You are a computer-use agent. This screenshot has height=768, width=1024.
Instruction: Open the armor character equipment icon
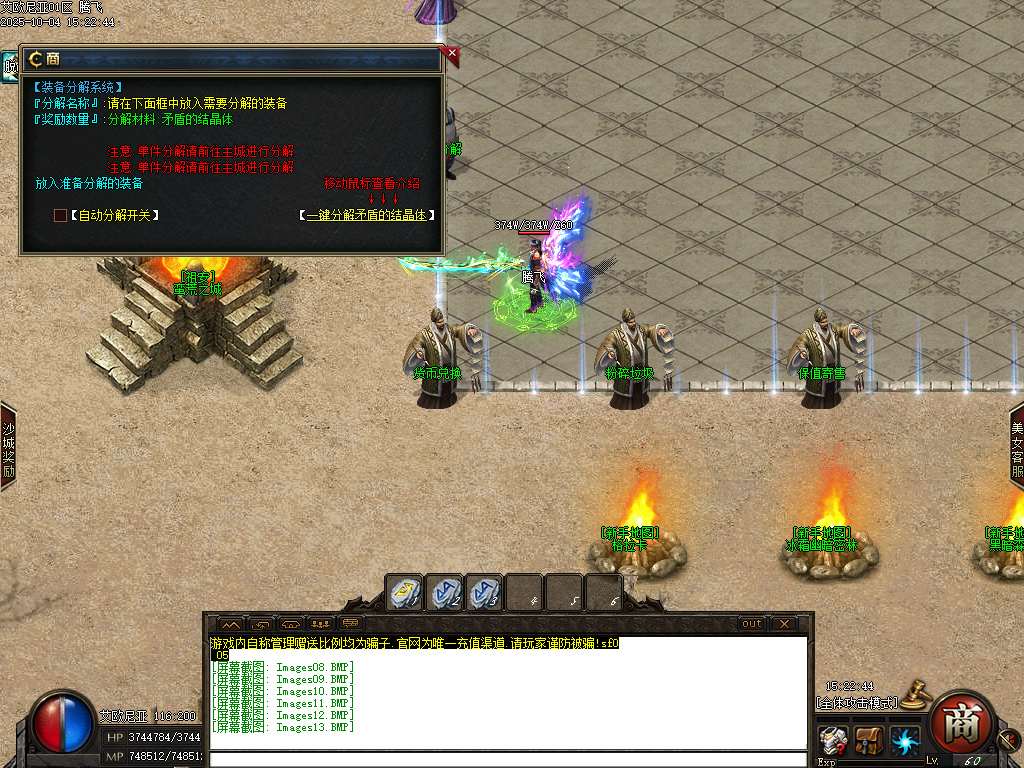[833, 742]
